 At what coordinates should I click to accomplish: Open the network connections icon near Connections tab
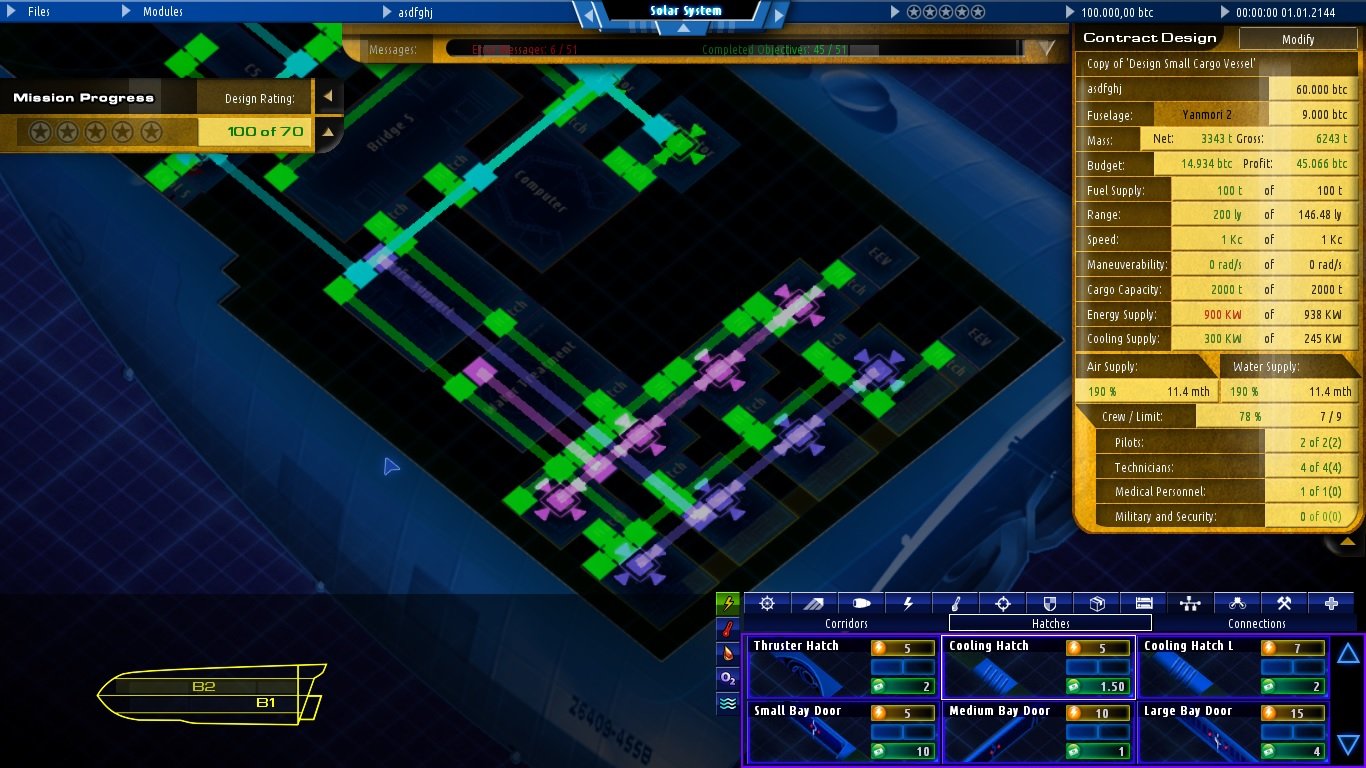(x=1189, y=602)
